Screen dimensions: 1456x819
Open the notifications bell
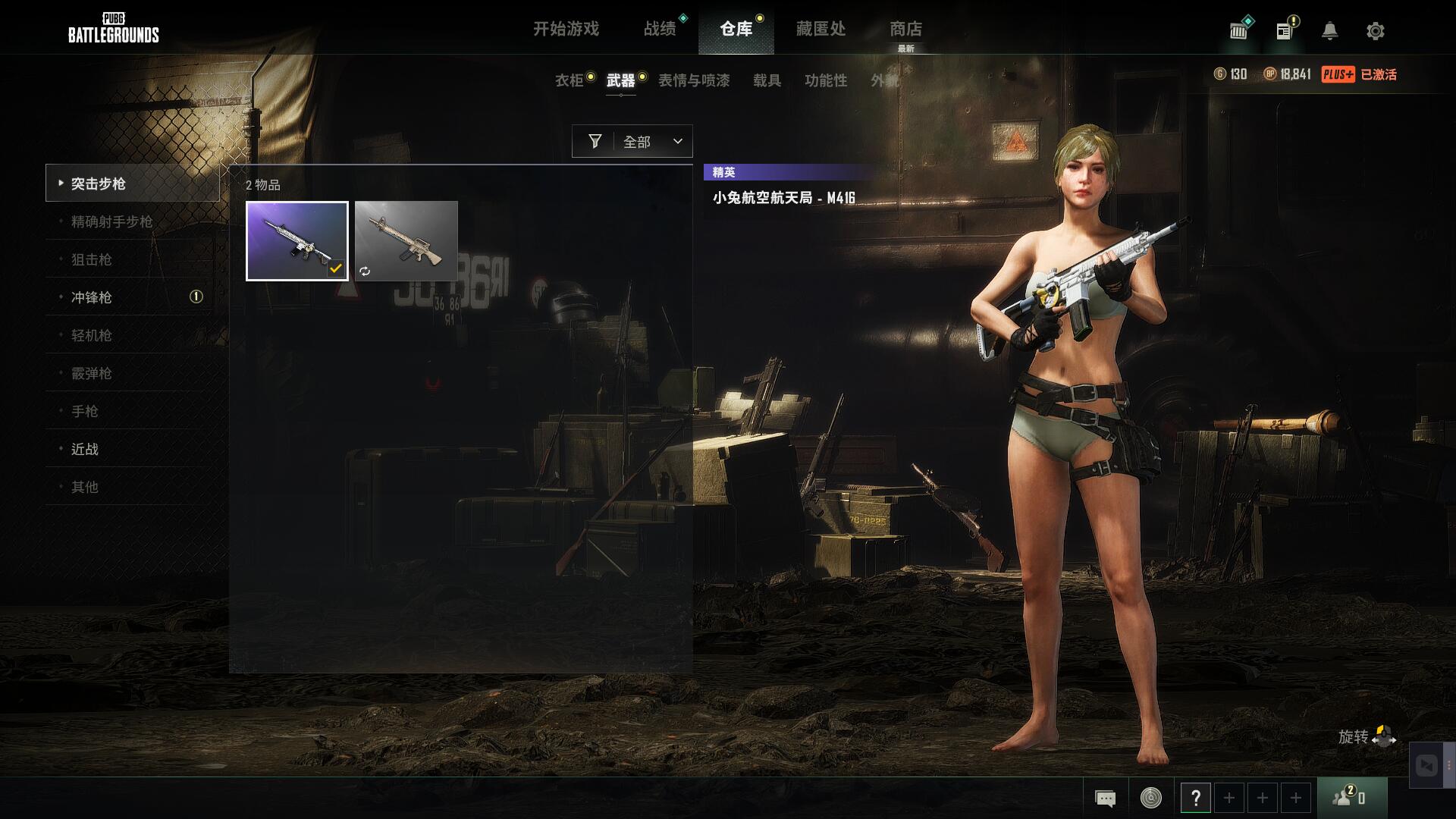pos(1331,30)
